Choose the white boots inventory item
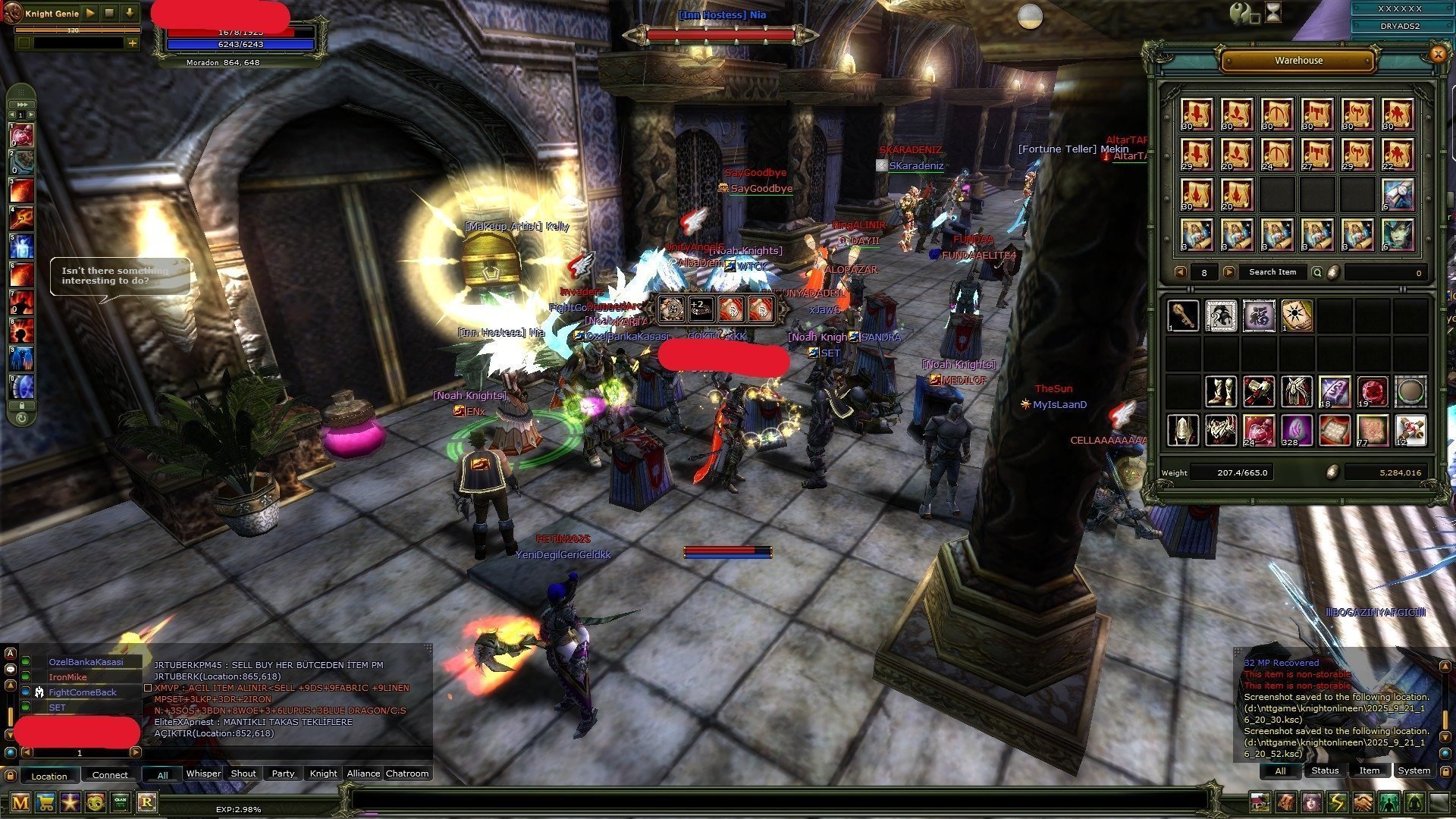This screenshot has width=1456, height=819. point(1220,391)
